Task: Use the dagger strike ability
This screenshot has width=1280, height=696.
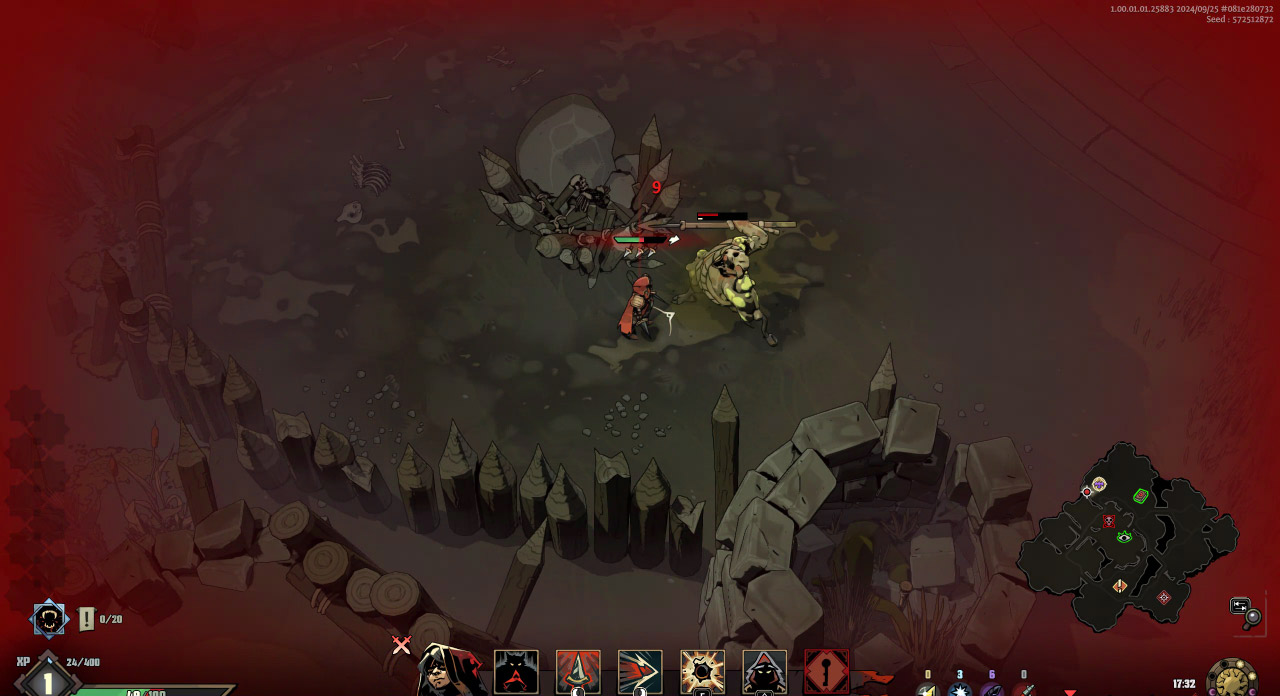Action: [x=578, y=672]
